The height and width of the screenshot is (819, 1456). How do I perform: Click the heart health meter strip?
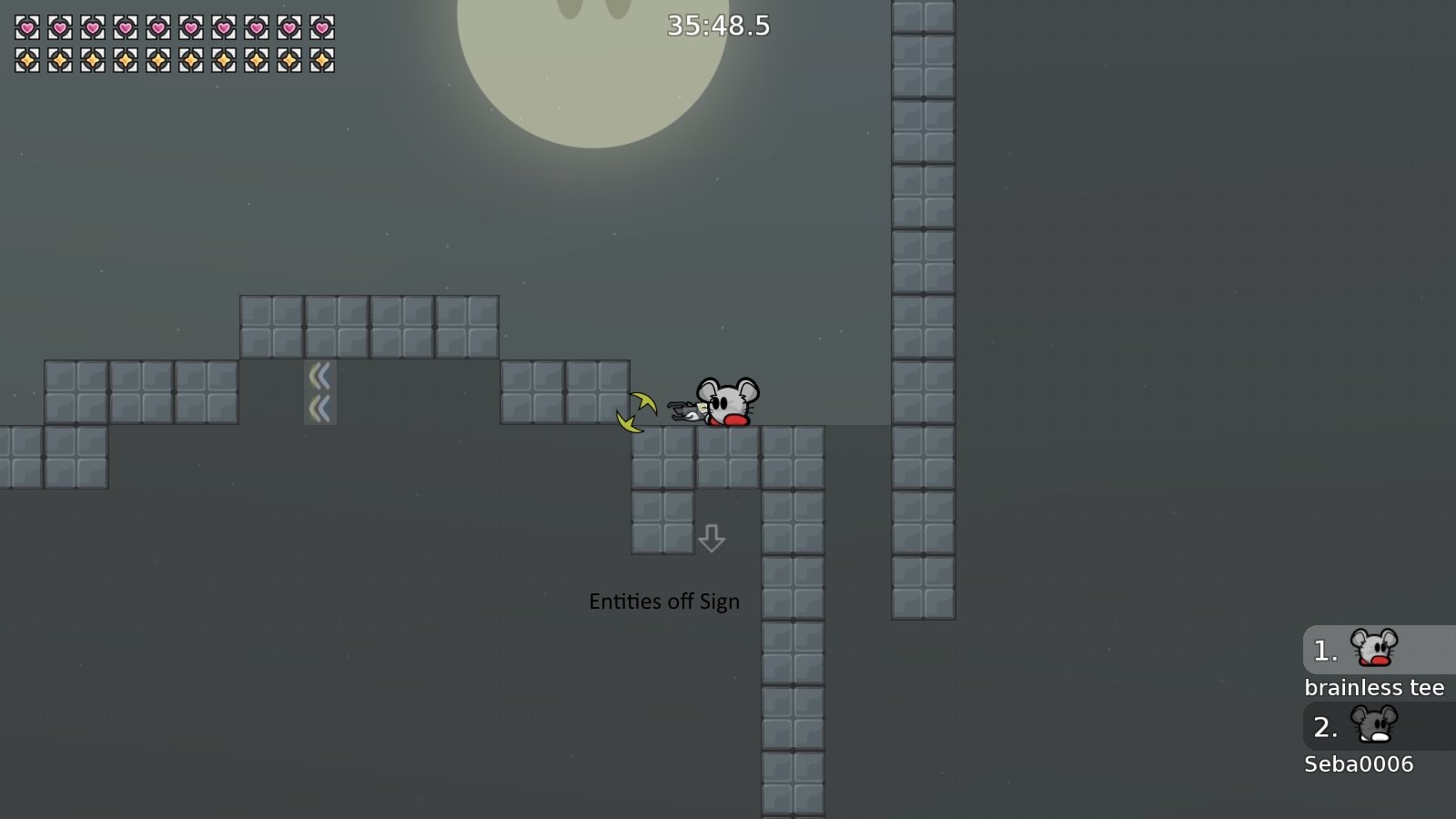(x=173, y=28)
